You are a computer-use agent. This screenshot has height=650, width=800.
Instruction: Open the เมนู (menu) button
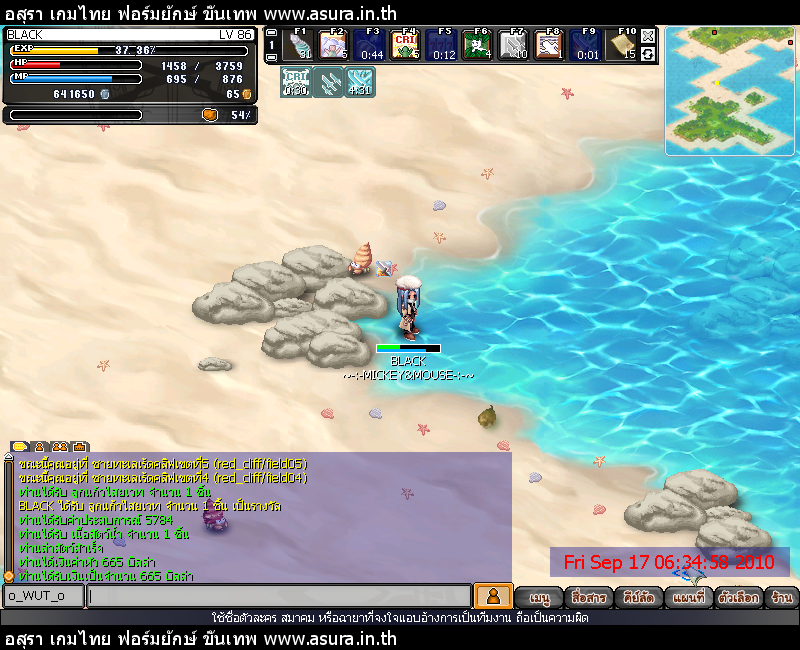[x=541, y=597]
